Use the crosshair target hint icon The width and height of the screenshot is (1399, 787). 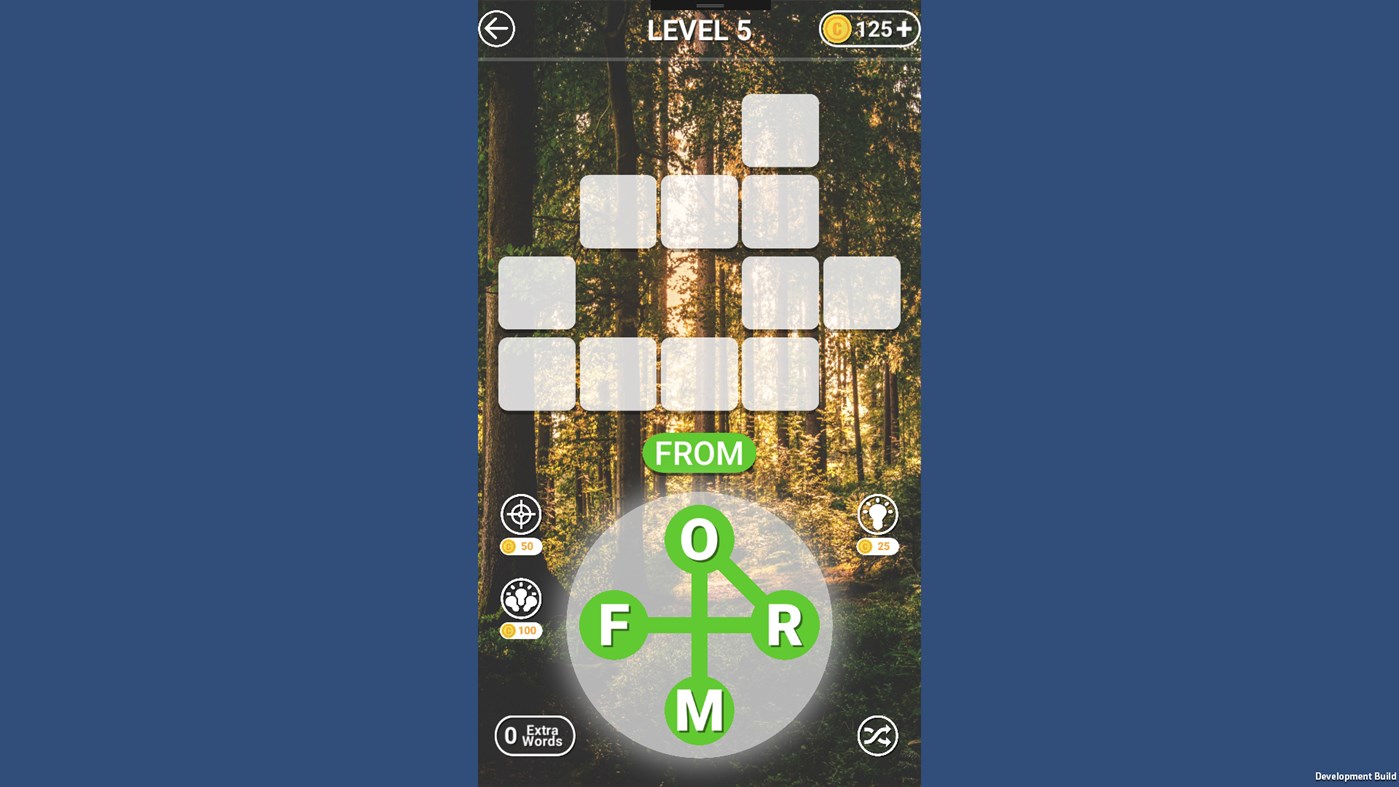[521, 515]
